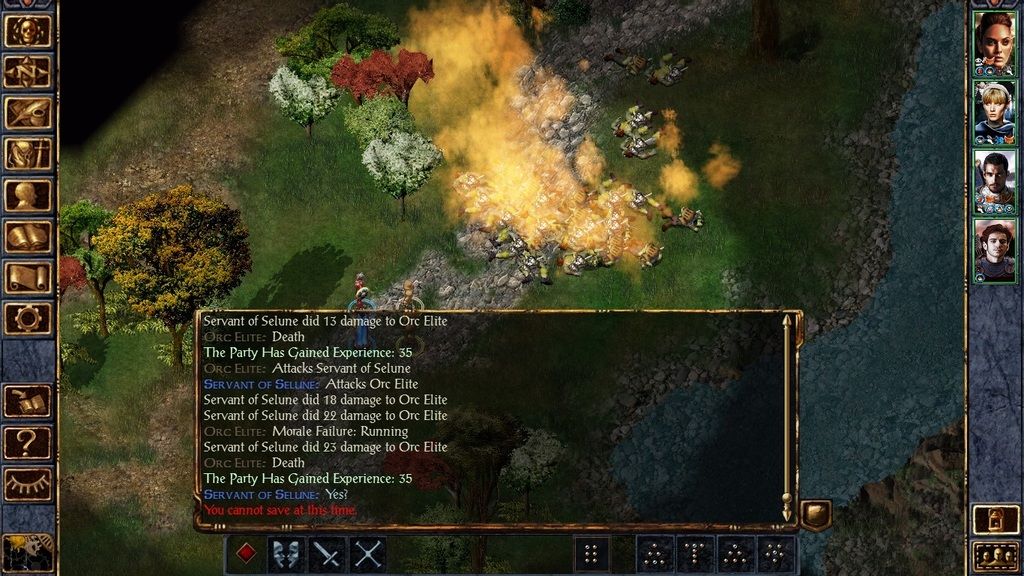Select the fourth party member portrait
The height and width of the screenshot is (576, 1024).
point(994,251)
